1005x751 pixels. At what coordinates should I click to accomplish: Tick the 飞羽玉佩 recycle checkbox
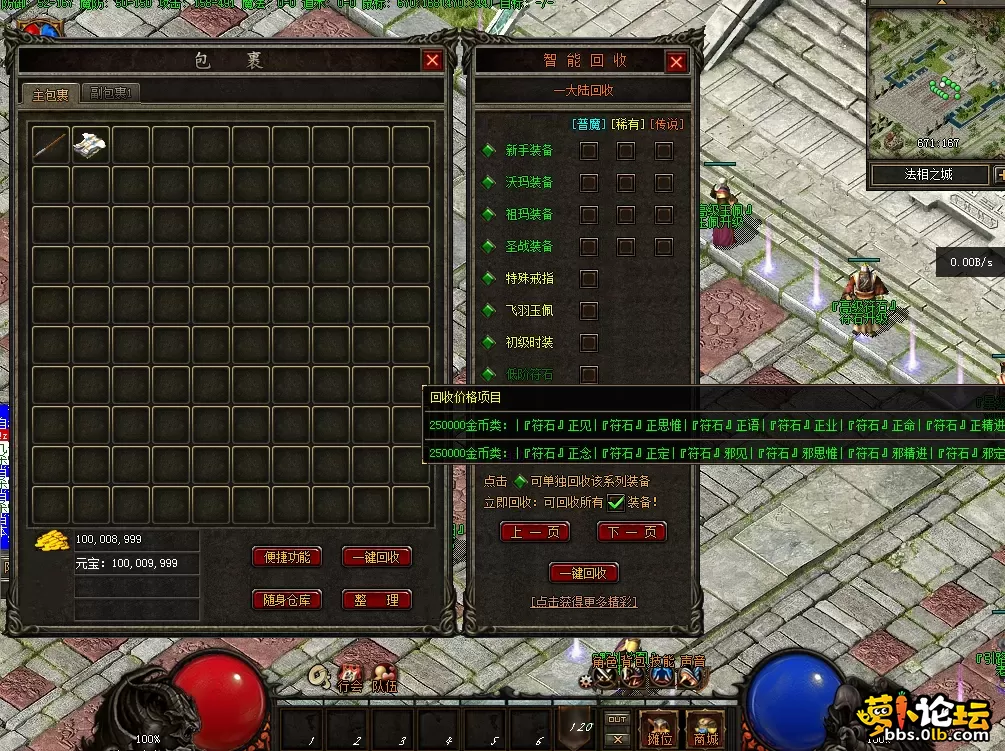pos(589,311)
